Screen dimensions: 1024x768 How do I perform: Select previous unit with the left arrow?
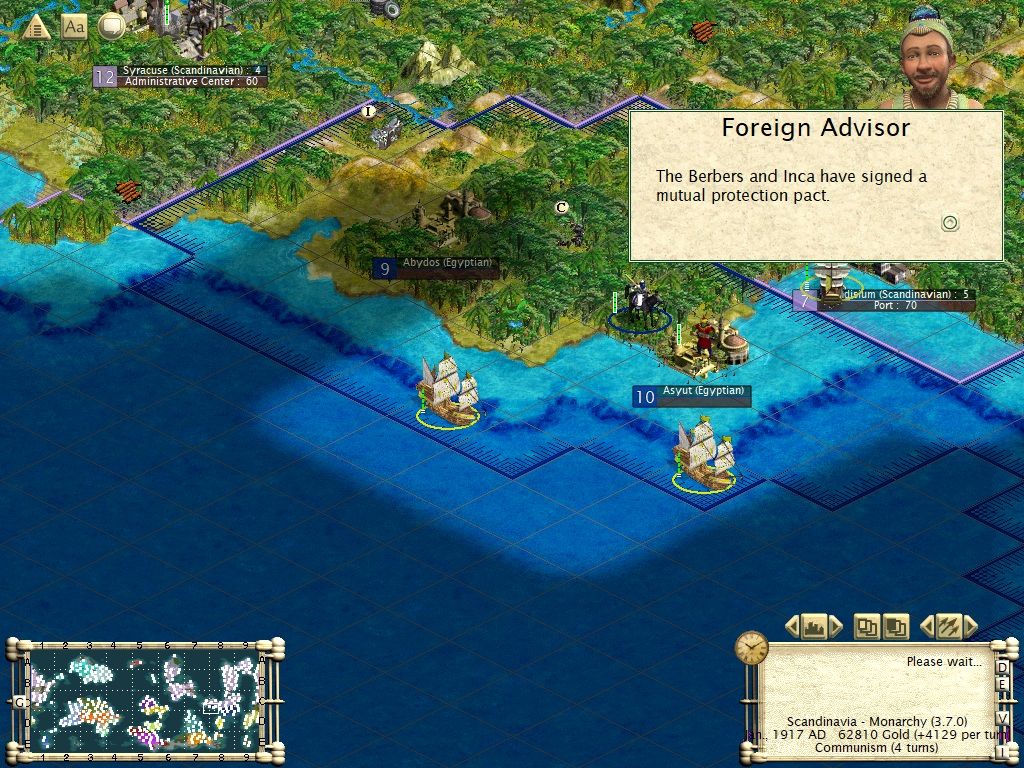pyautogui.click(x=925, y=627)
